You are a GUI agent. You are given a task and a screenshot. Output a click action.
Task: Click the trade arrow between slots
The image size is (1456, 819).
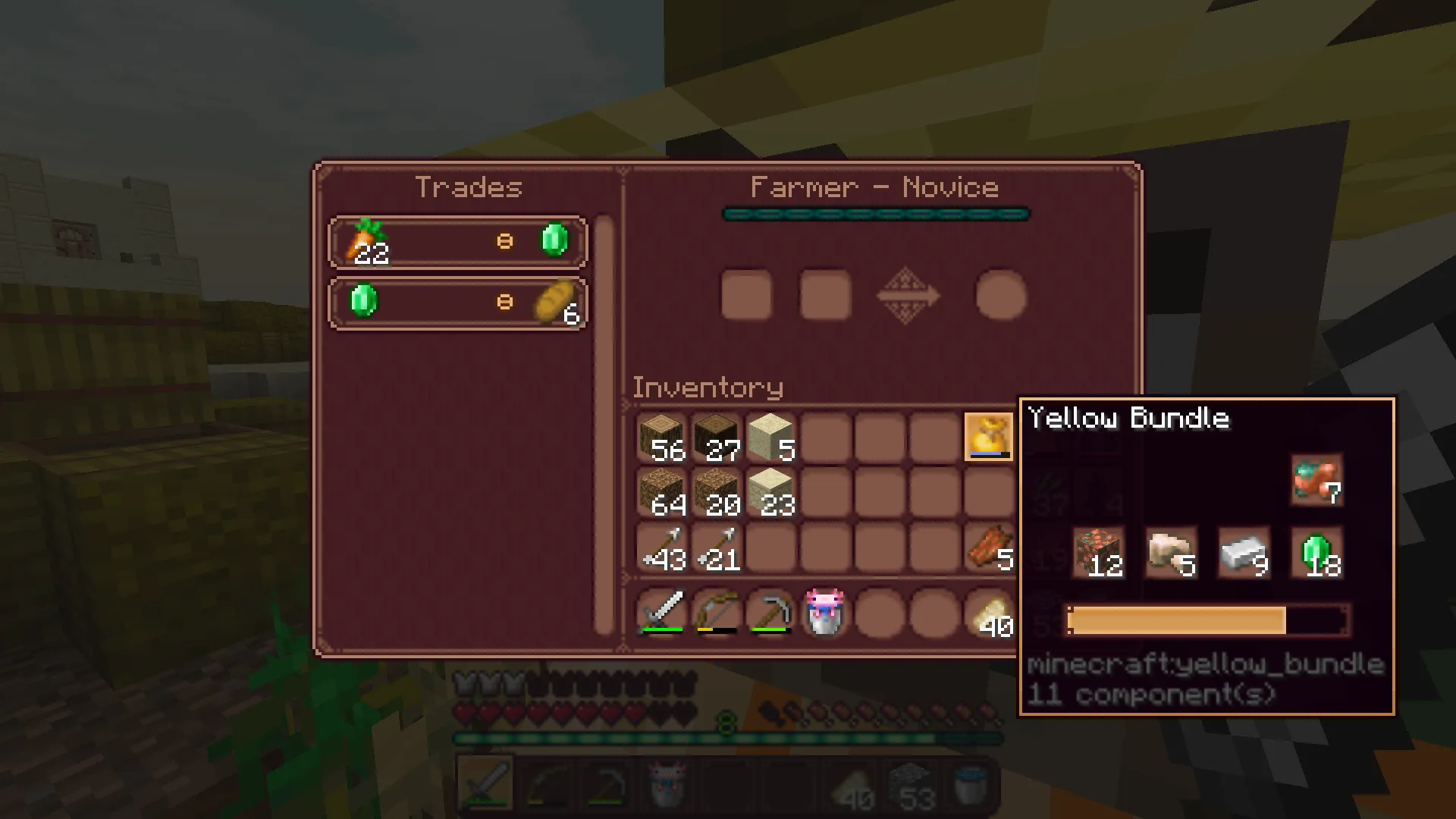908,296
